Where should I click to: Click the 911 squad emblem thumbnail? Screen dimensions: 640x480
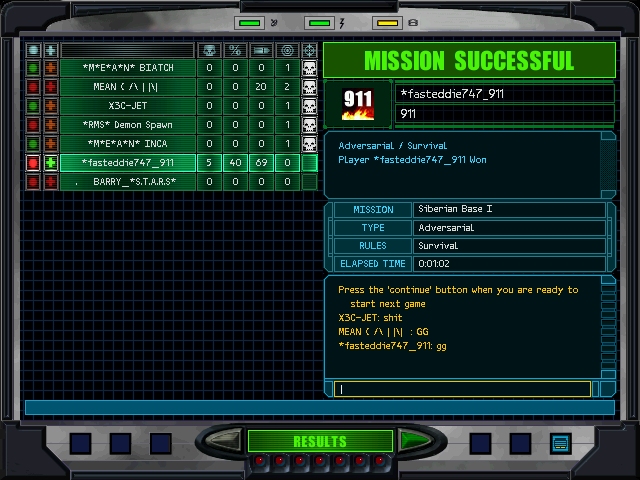click(358, 103)
